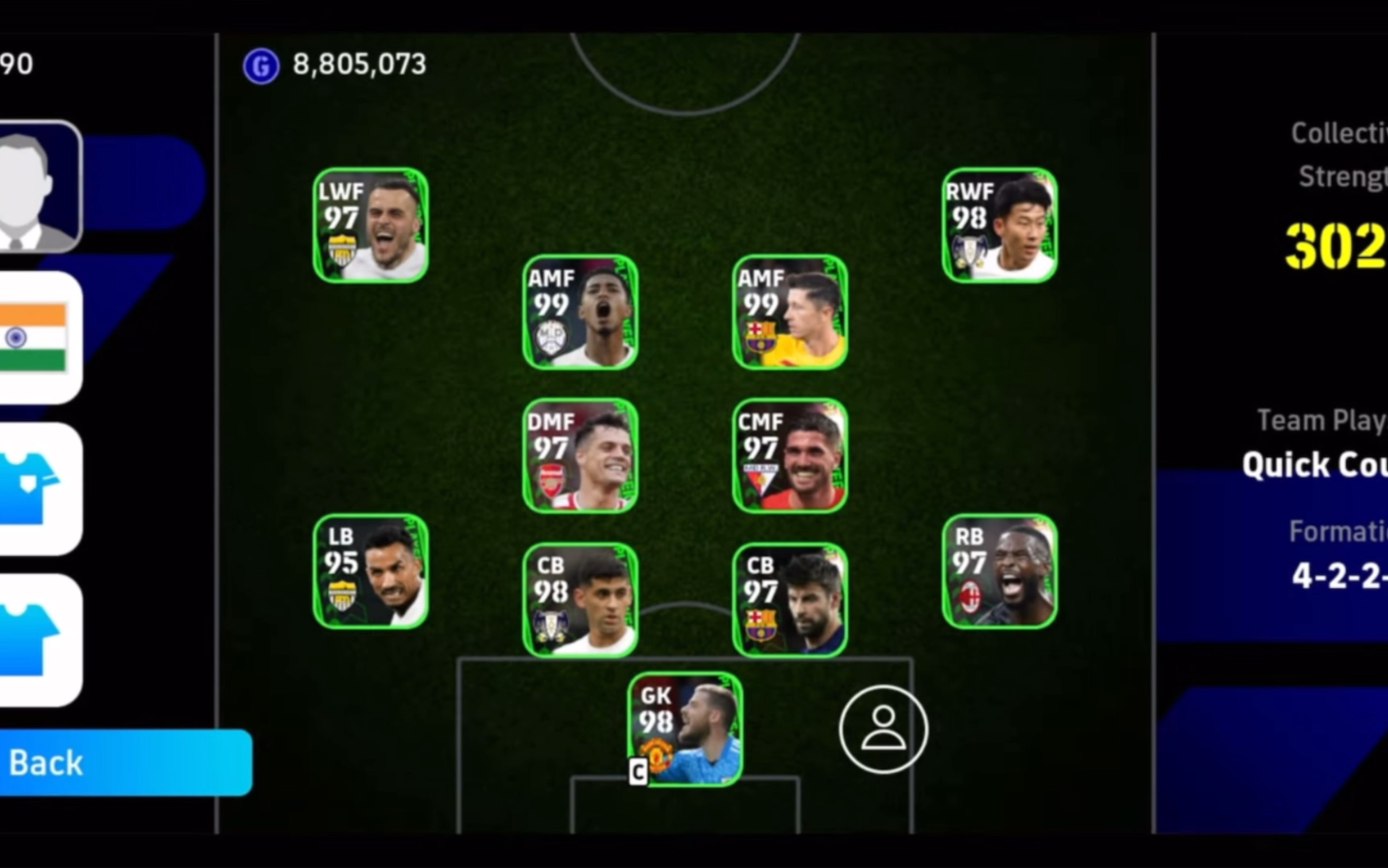Select the RB card with AC Milan badge
Screen dimensions: 1388x868
[x=1000, y=571]
